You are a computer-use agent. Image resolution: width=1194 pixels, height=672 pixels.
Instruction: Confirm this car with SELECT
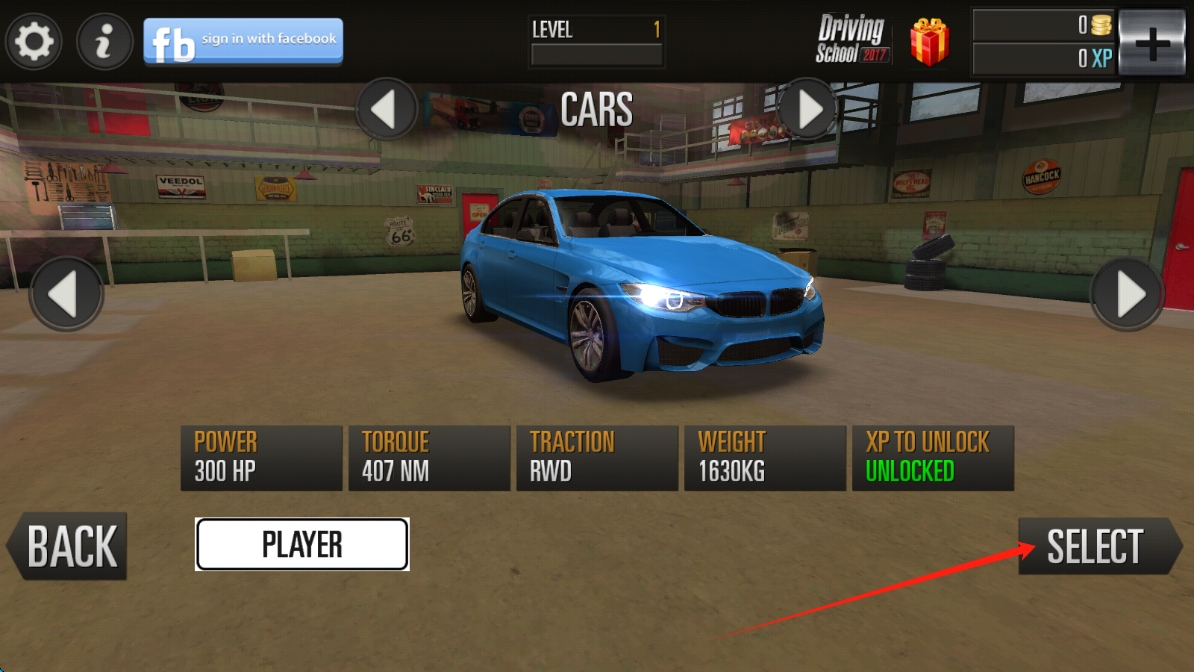coord(1097,546)
